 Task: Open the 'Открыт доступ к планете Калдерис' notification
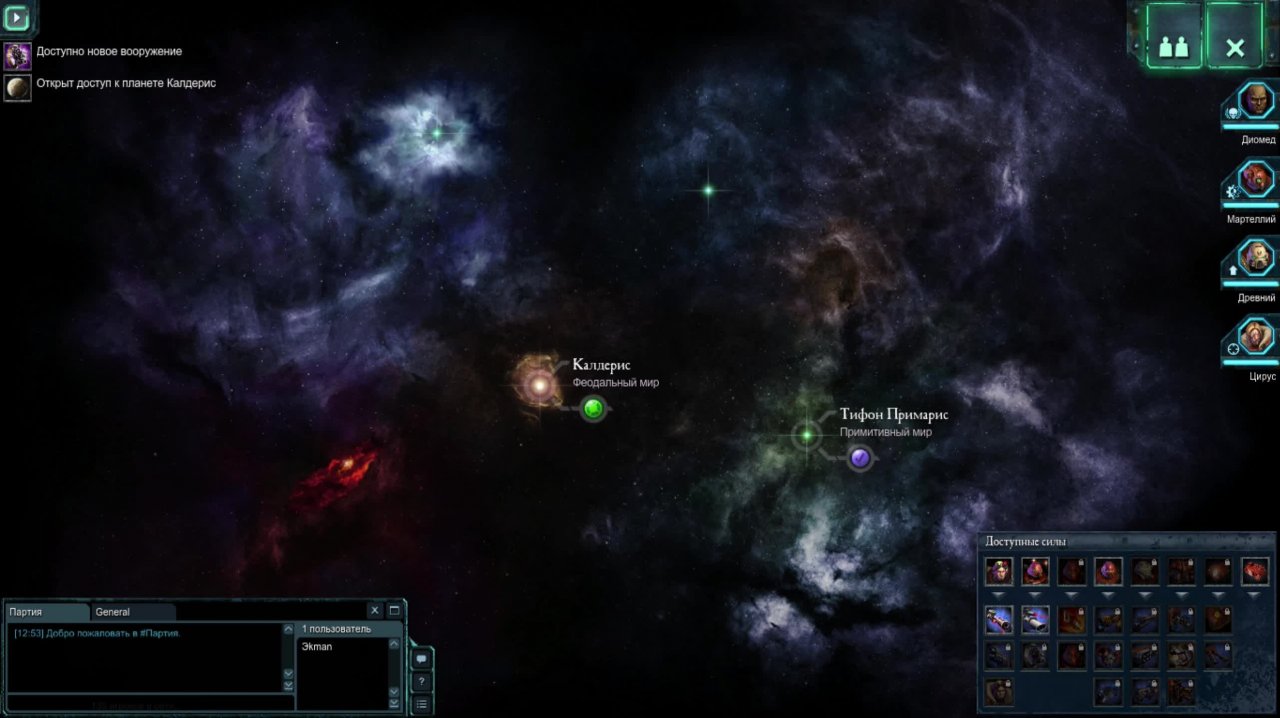coord(126,84)
